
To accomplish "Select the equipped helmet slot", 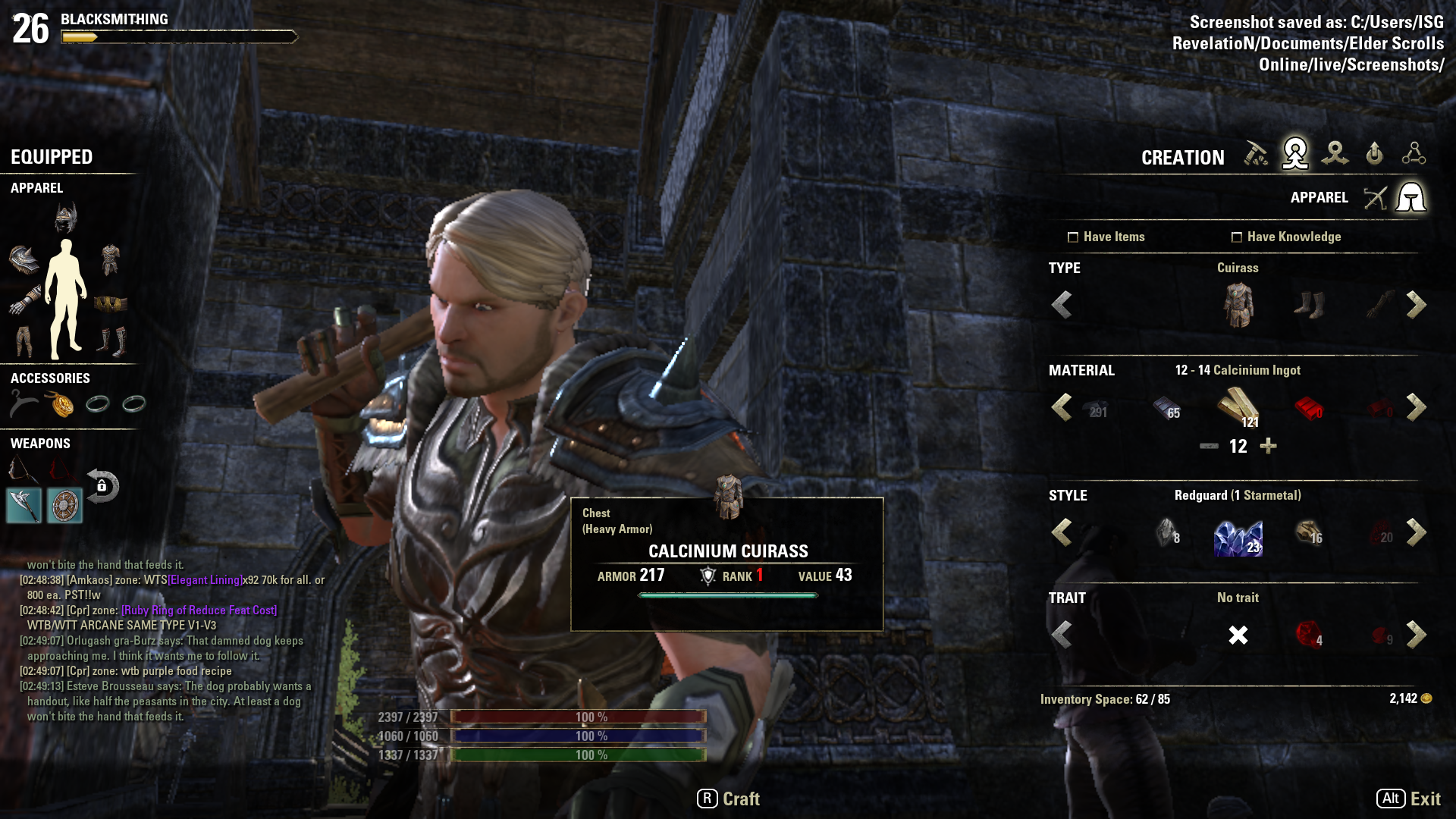I will [x=66, y=218].
